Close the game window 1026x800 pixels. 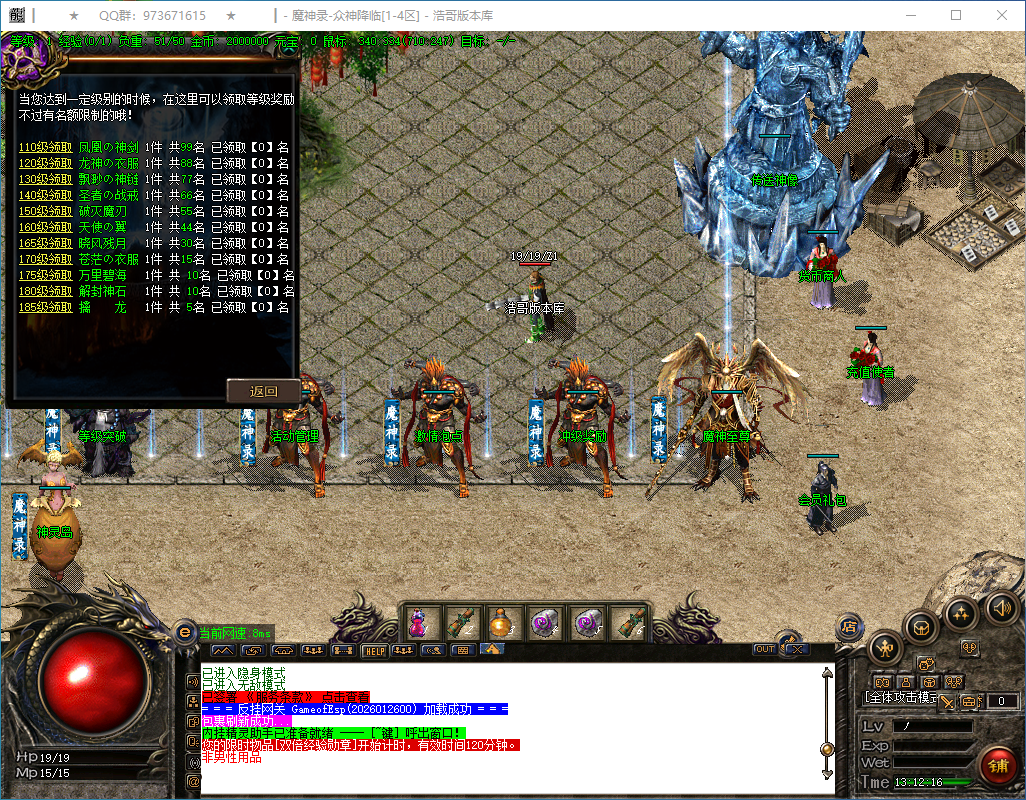click(x=1002, y=15)
